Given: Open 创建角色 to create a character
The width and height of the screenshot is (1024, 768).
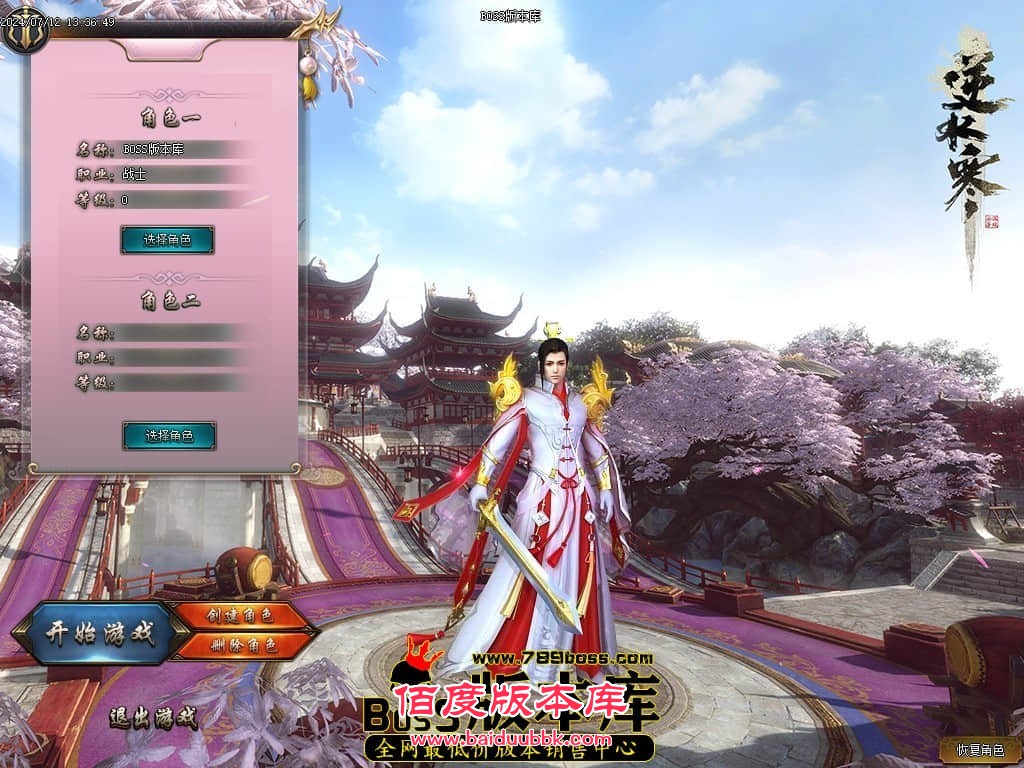Looking at the screenshot, I should (x=239, y=616).
